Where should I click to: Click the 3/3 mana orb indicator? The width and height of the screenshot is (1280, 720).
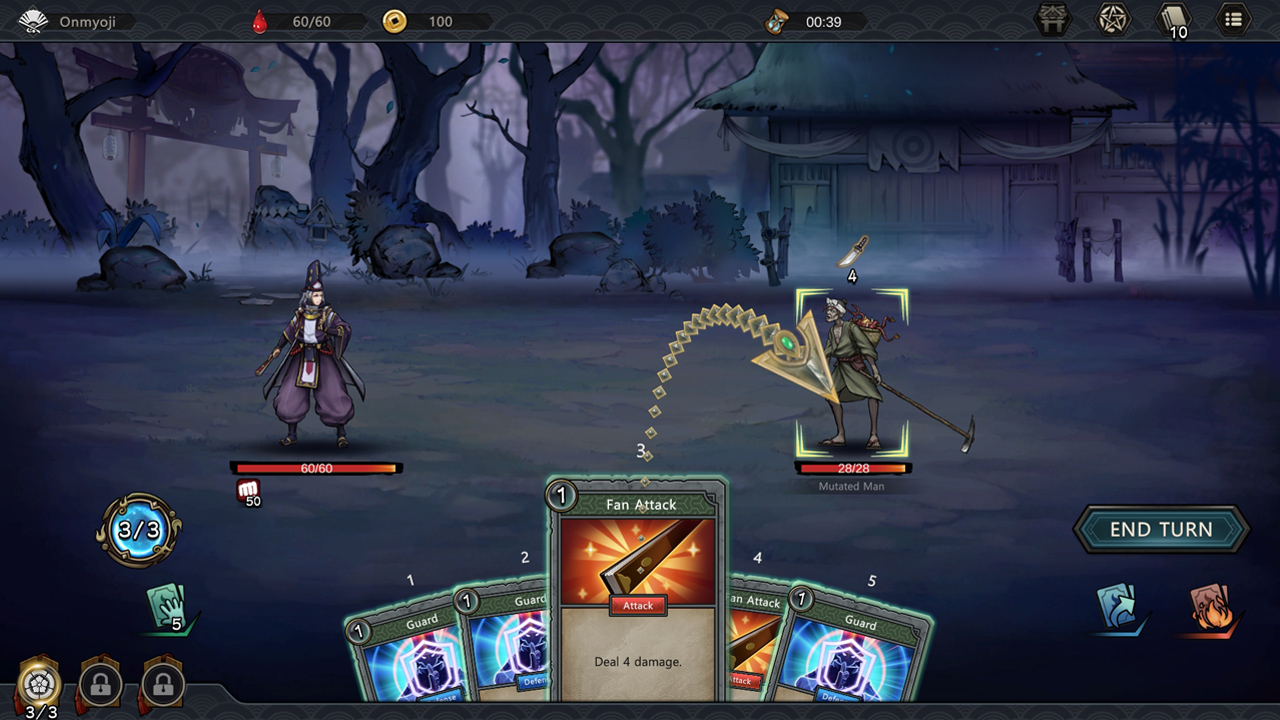(x=139, y=530)
